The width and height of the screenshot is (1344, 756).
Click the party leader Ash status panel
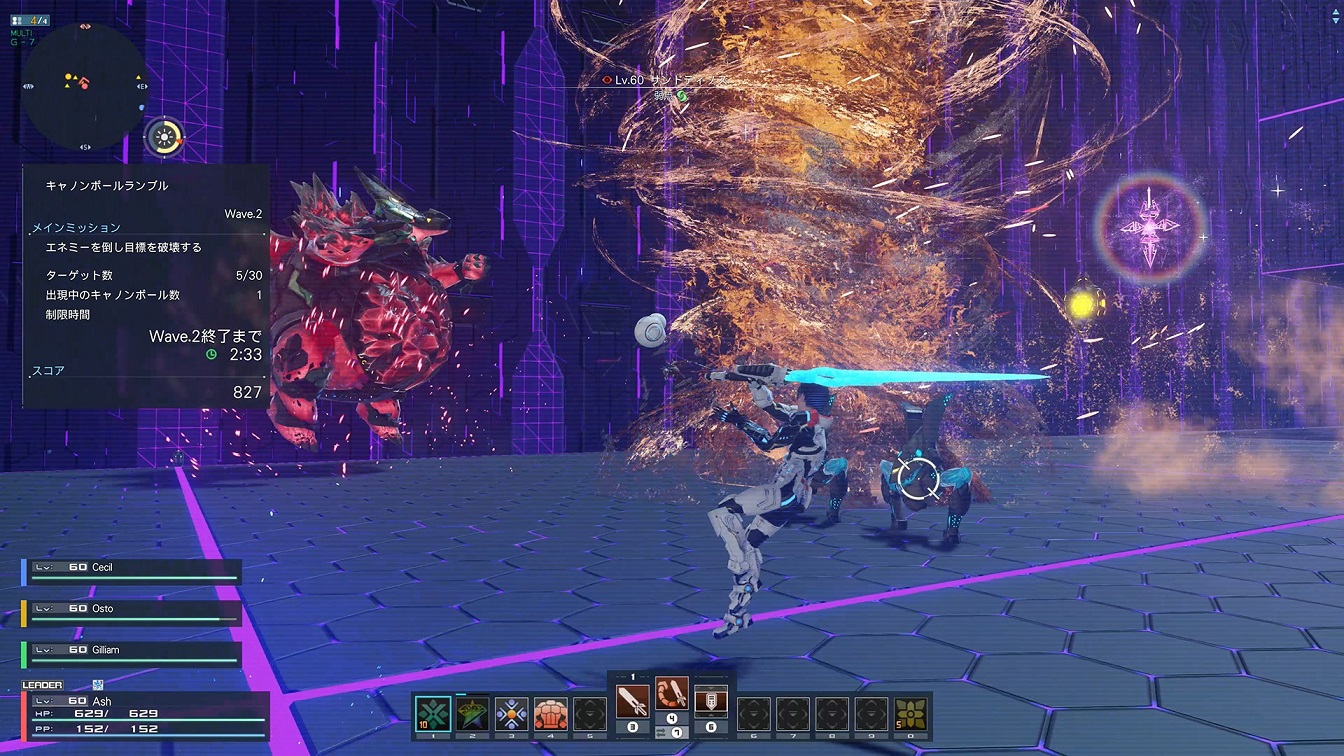[x=145, y=715]
